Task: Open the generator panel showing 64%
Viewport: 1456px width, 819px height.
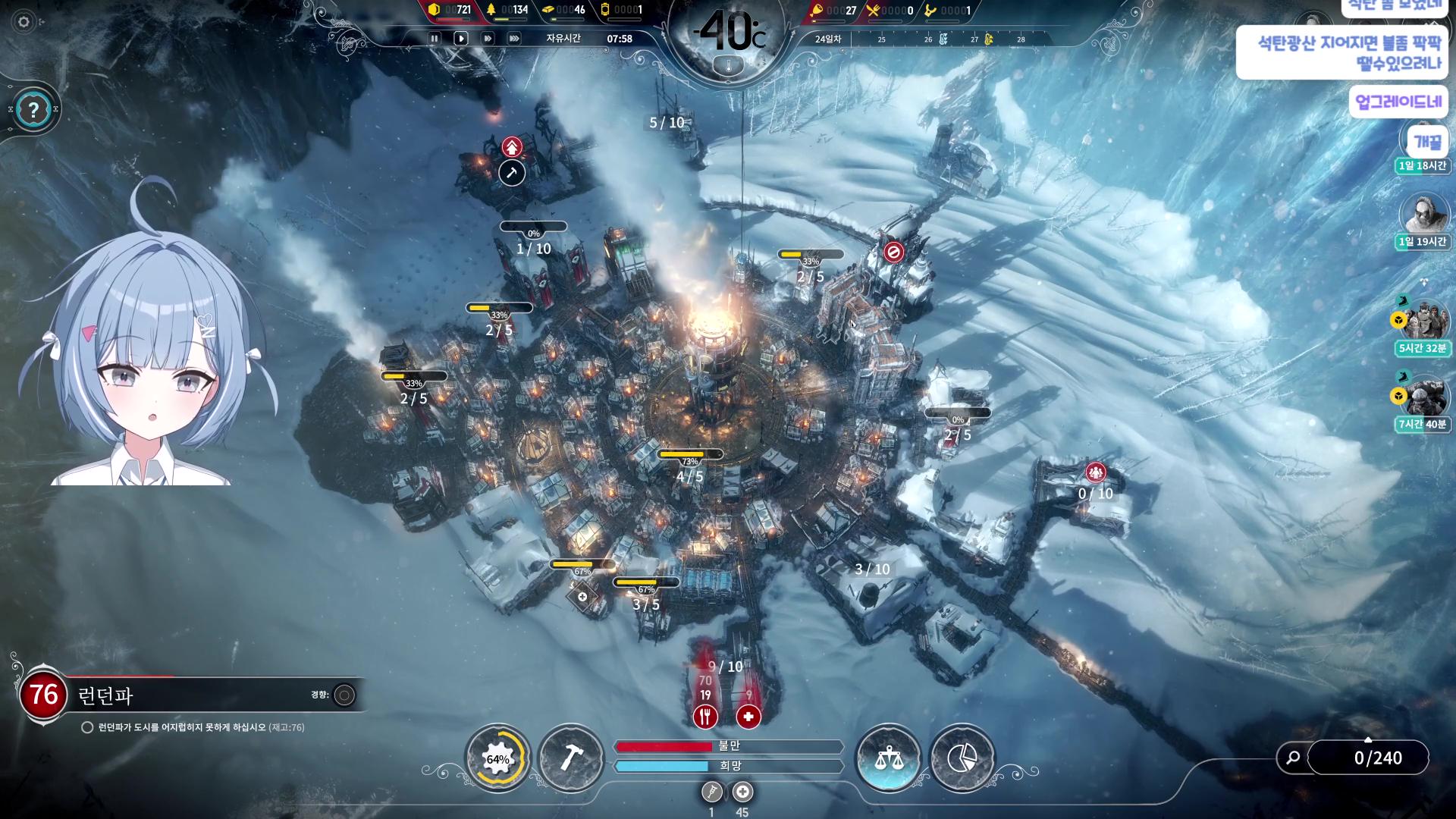Action: (497, 758)
